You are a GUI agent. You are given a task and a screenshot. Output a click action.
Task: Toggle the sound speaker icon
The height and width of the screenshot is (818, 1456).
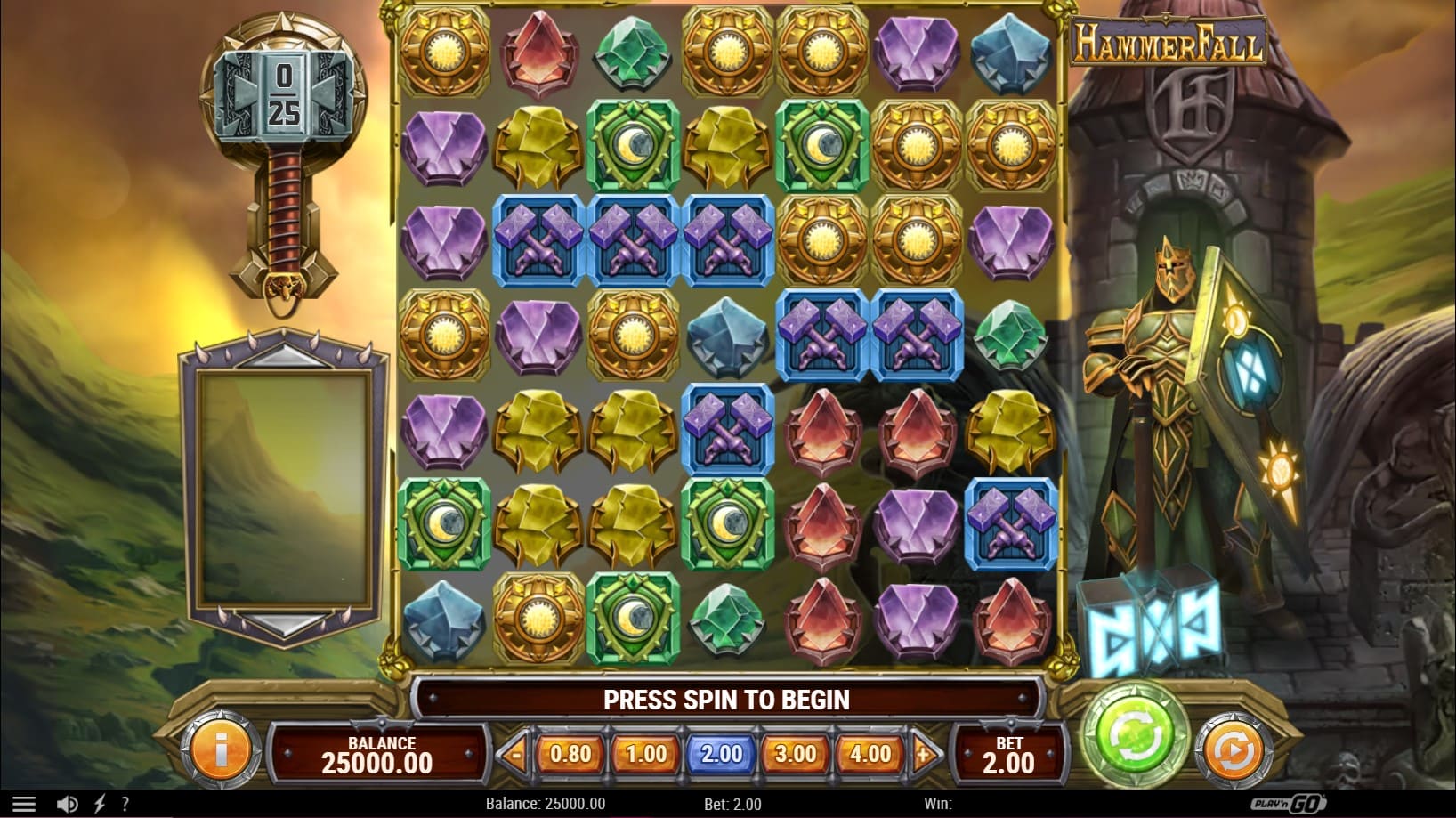(x=67, y=804)
